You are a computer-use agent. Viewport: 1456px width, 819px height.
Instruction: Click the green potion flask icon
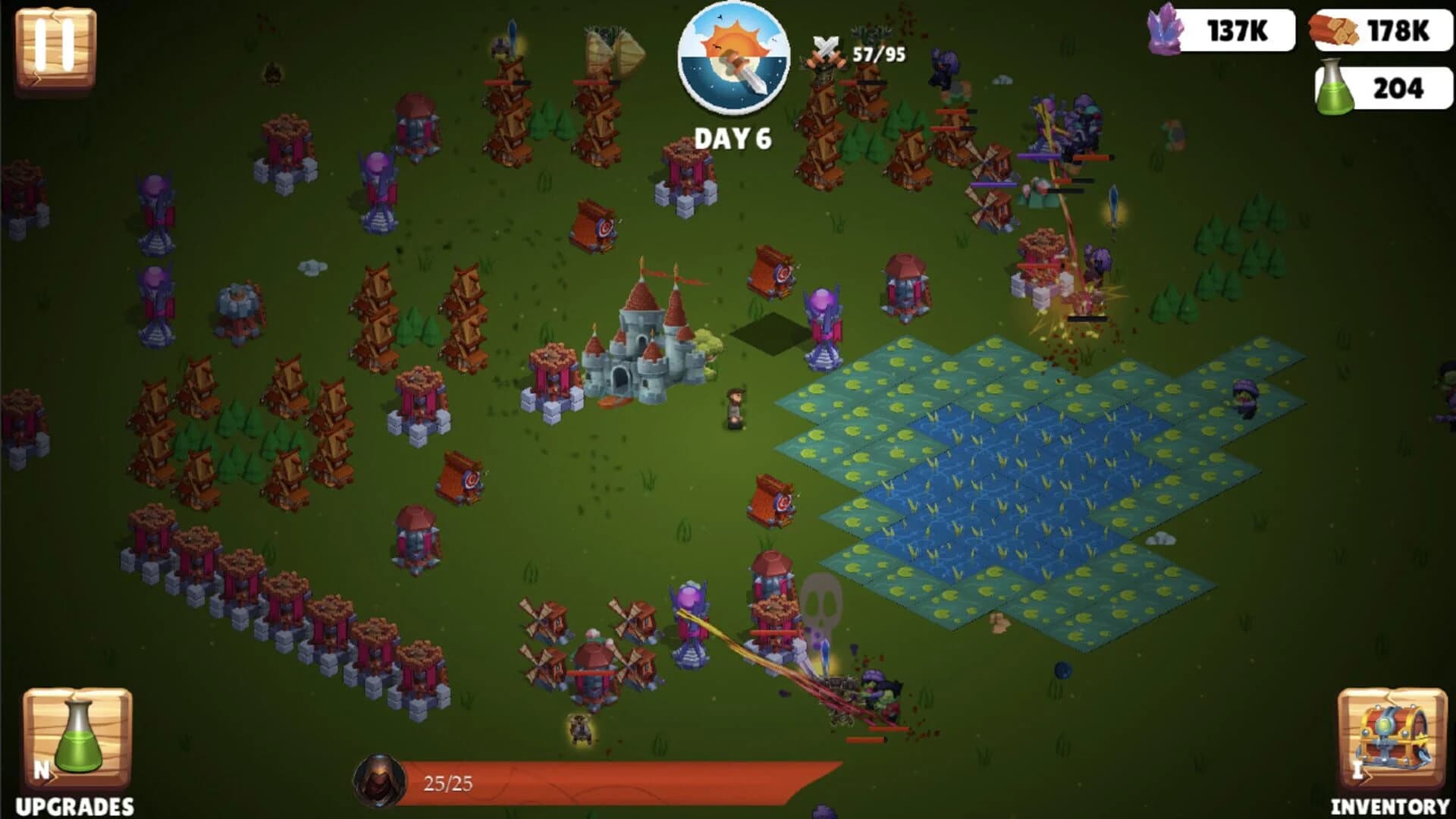[1334, 90]
